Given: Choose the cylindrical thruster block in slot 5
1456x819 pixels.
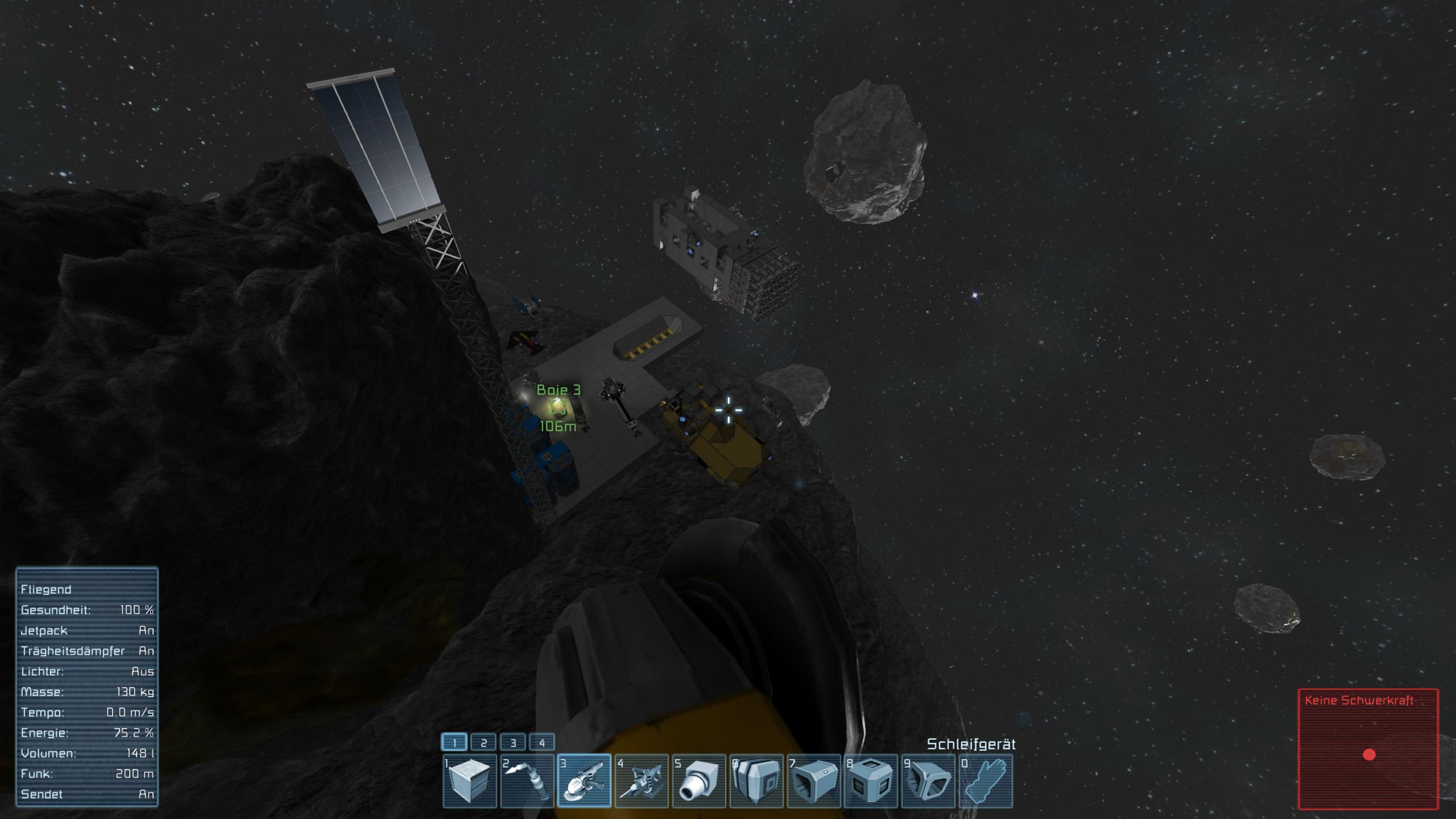Looking at the screenshot, I should point(700,780).
